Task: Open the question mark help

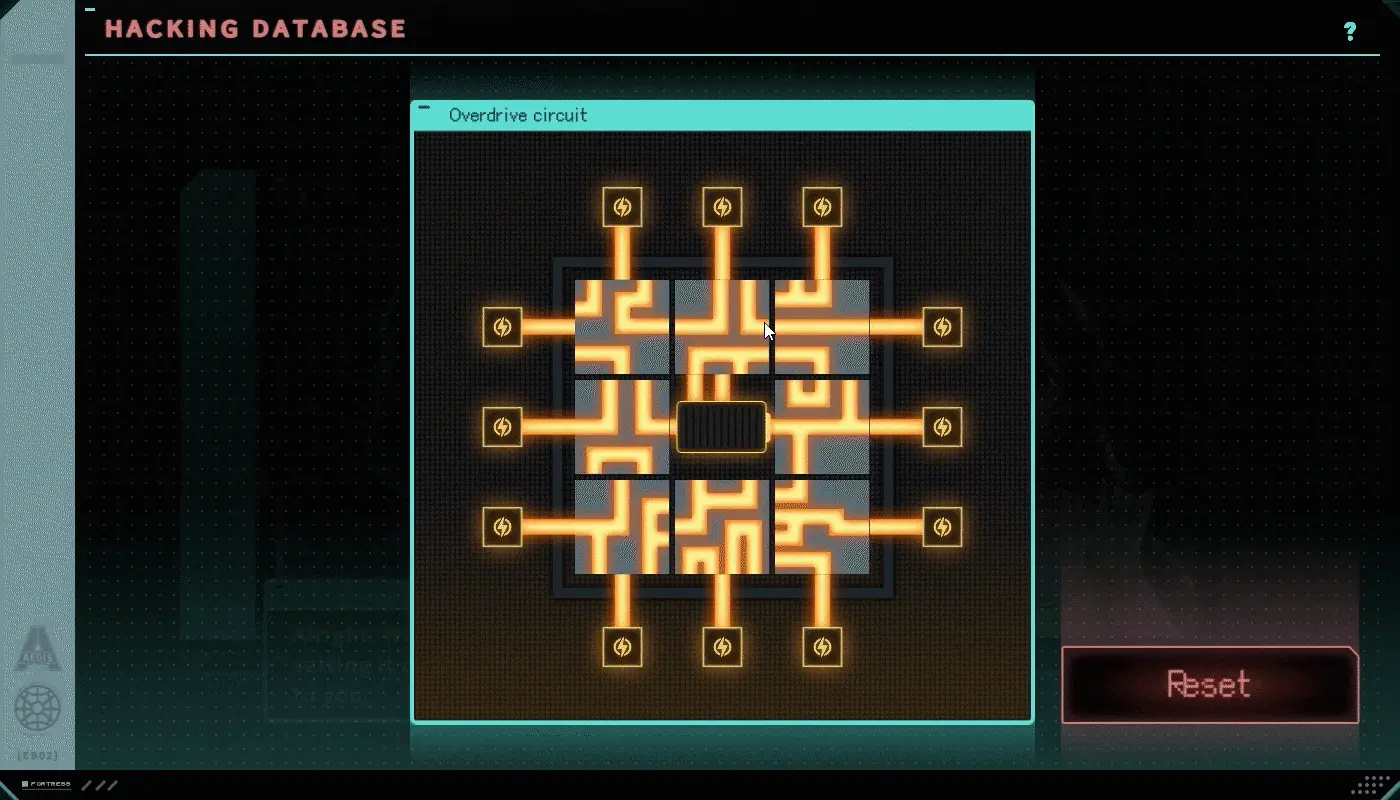Action: 1350,31
